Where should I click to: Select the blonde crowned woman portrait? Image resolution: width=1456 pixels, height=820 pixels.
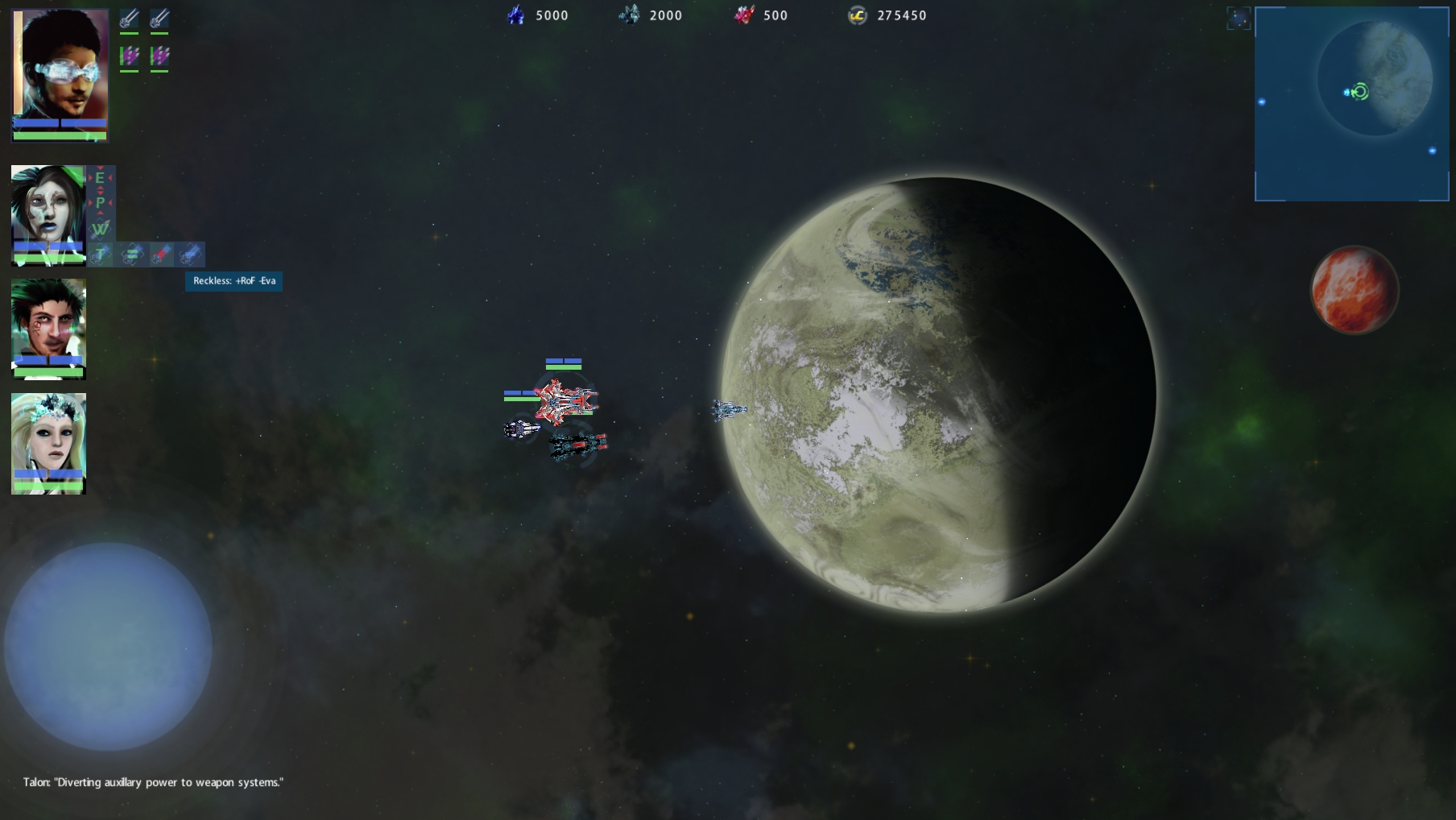(x=48, y=435)
